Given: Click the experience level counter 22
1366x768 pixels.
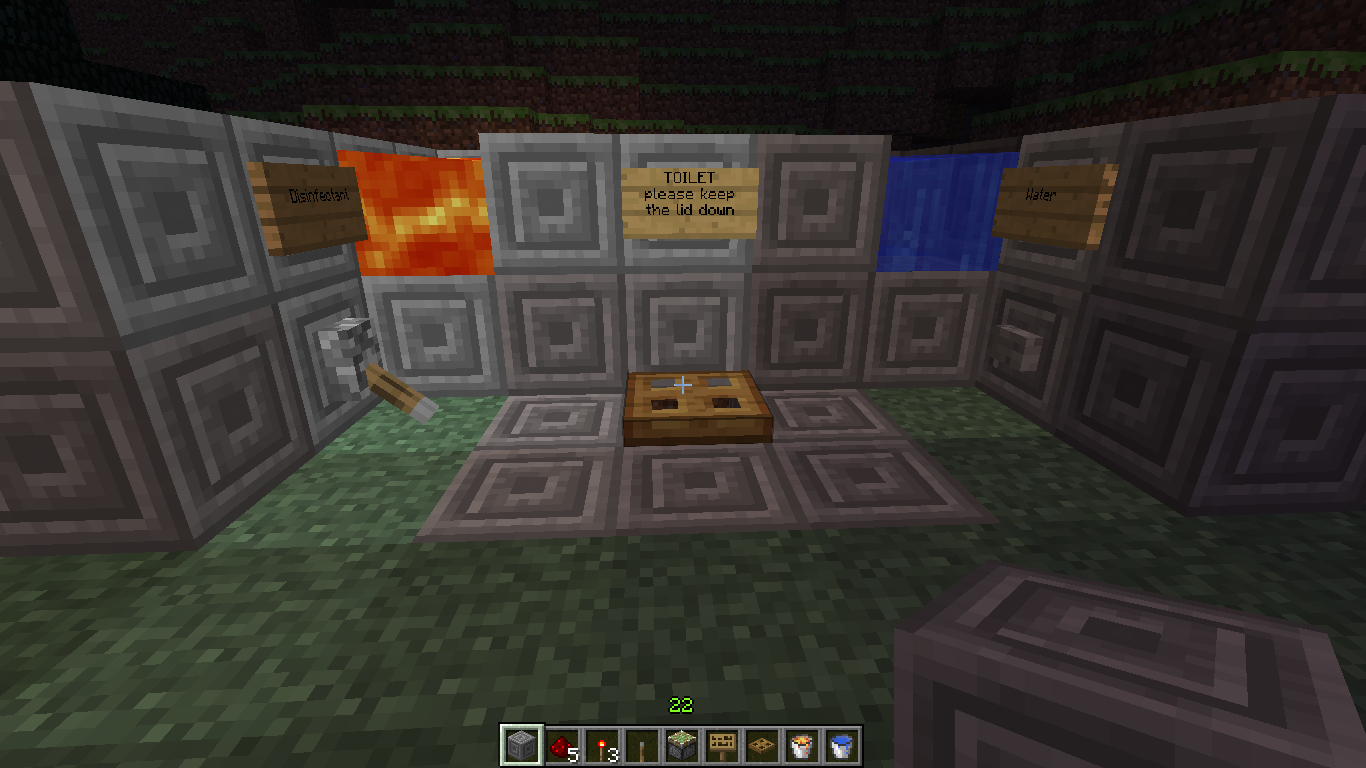Looking at the screenshot, I should pos(681,706).
